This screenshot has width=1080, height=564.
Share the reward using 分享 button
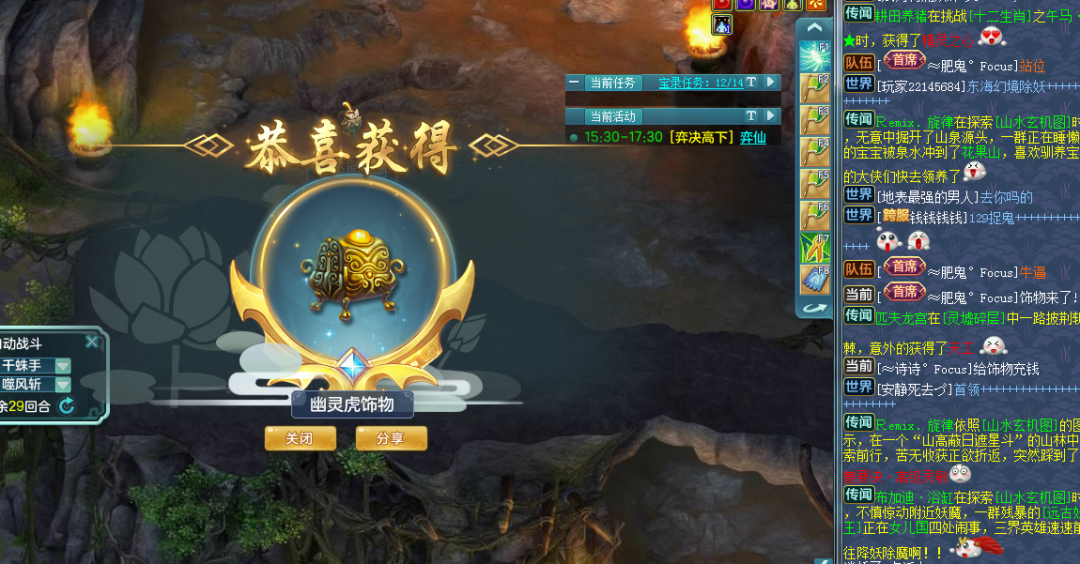[x=391, y=438]
